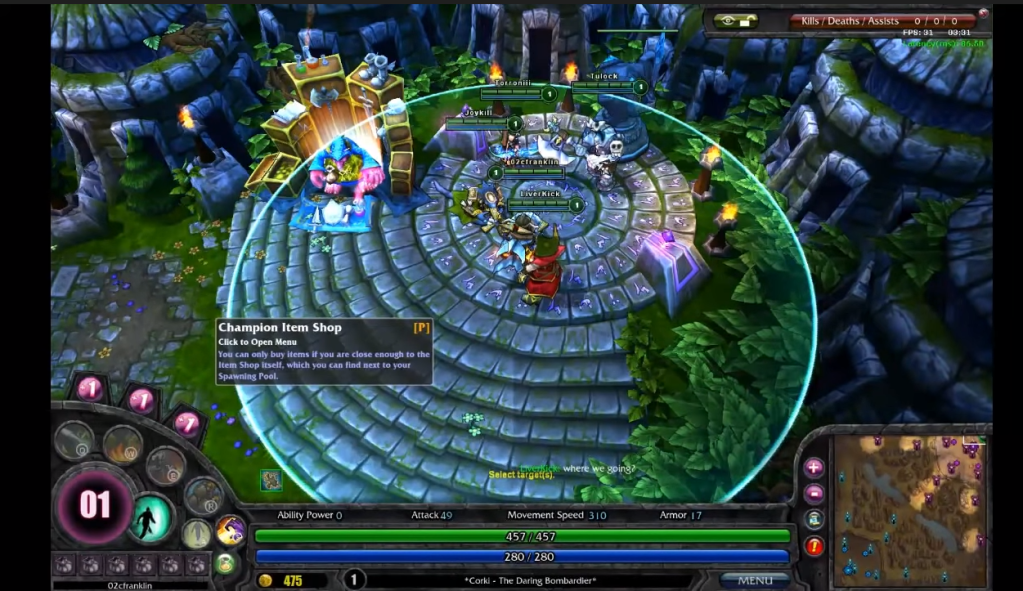The height and width of the screenshot is (591, 1023).
Task: Activate the Q ability
Action: [74, 440]
